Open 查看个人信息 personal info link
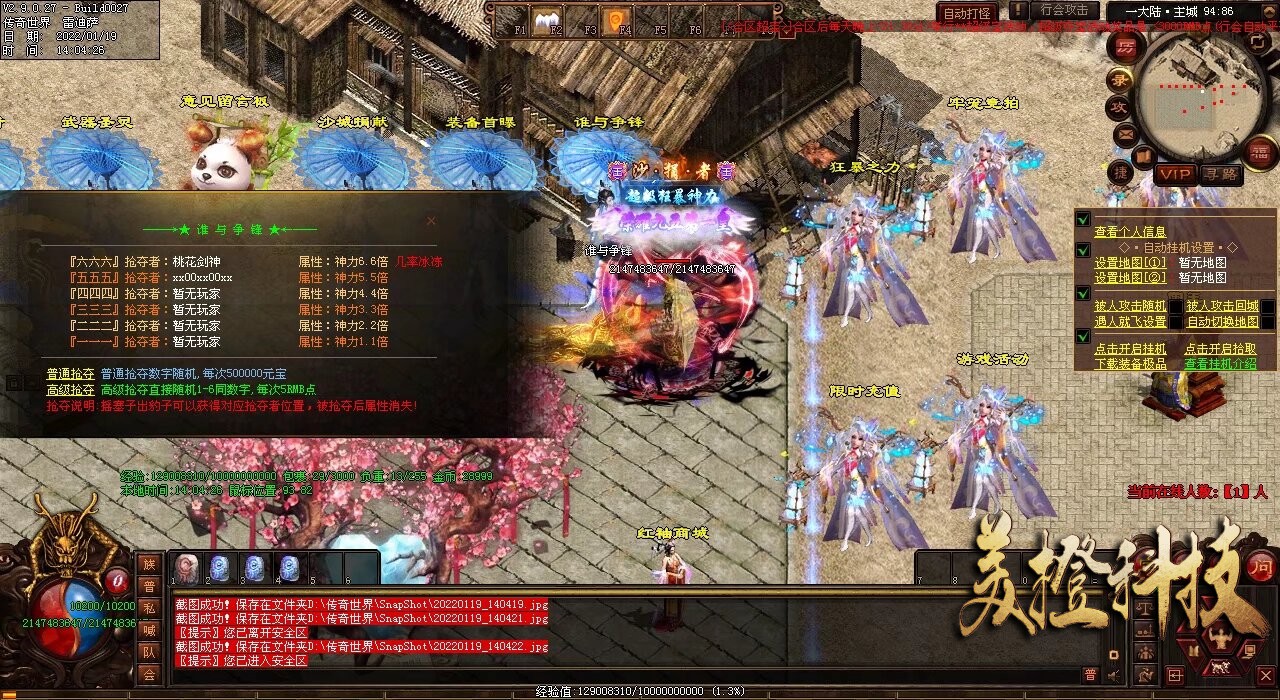The width and height of the screenshot is (1280, 700). pyautogui.click(x=1130, y=231)
